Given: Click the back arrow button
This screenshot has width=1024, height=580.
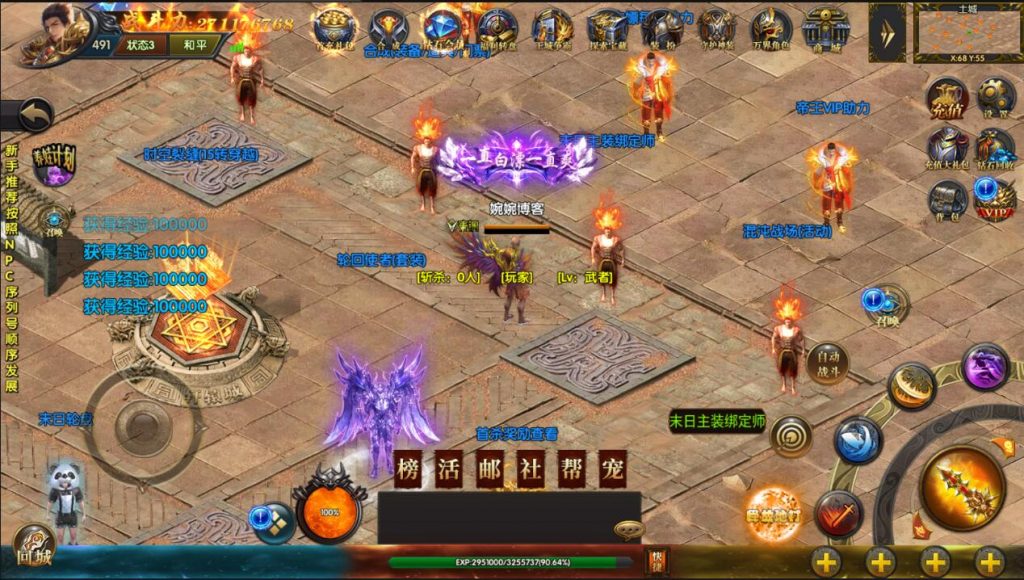Looking at the screenshot, I should (x=36, y=114).
